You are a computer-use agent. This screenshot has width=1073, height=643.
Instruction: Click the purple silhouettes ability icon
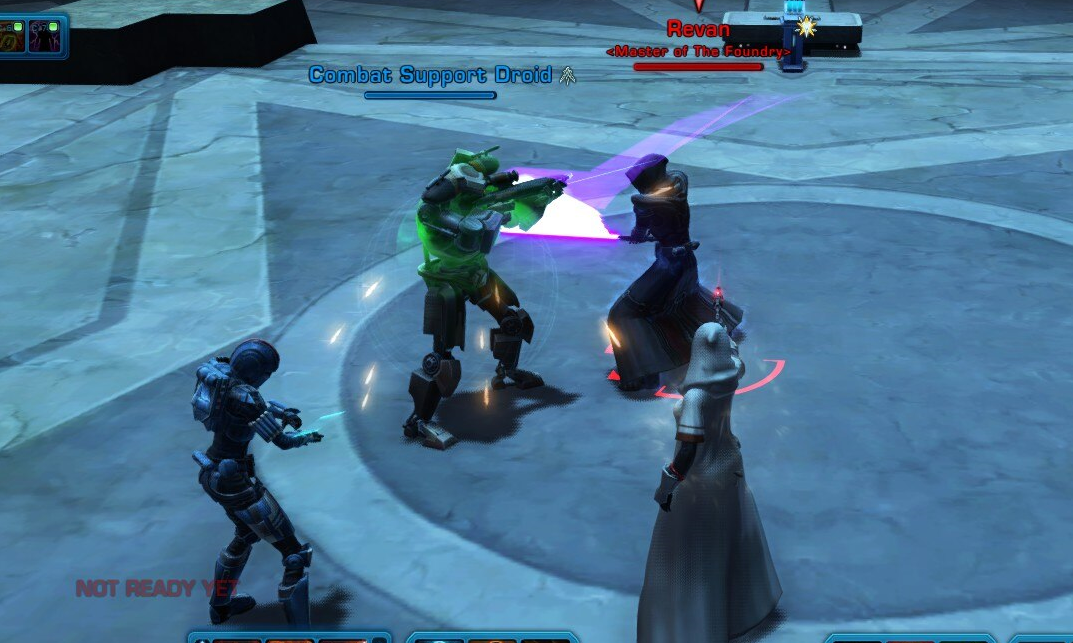43,35
